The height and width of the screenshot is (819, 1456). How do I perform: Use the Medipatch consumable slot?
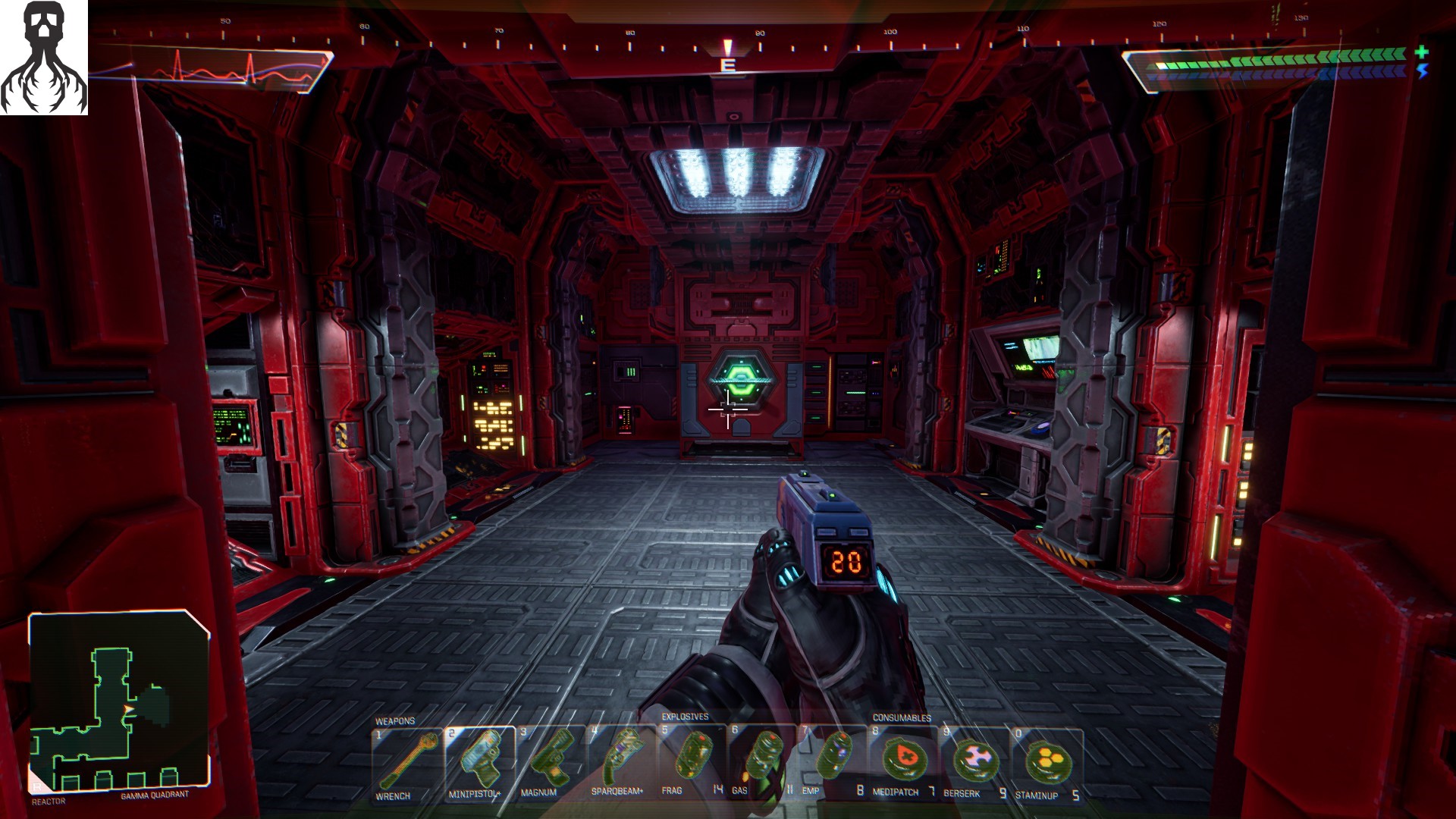[x=902, y=762]
